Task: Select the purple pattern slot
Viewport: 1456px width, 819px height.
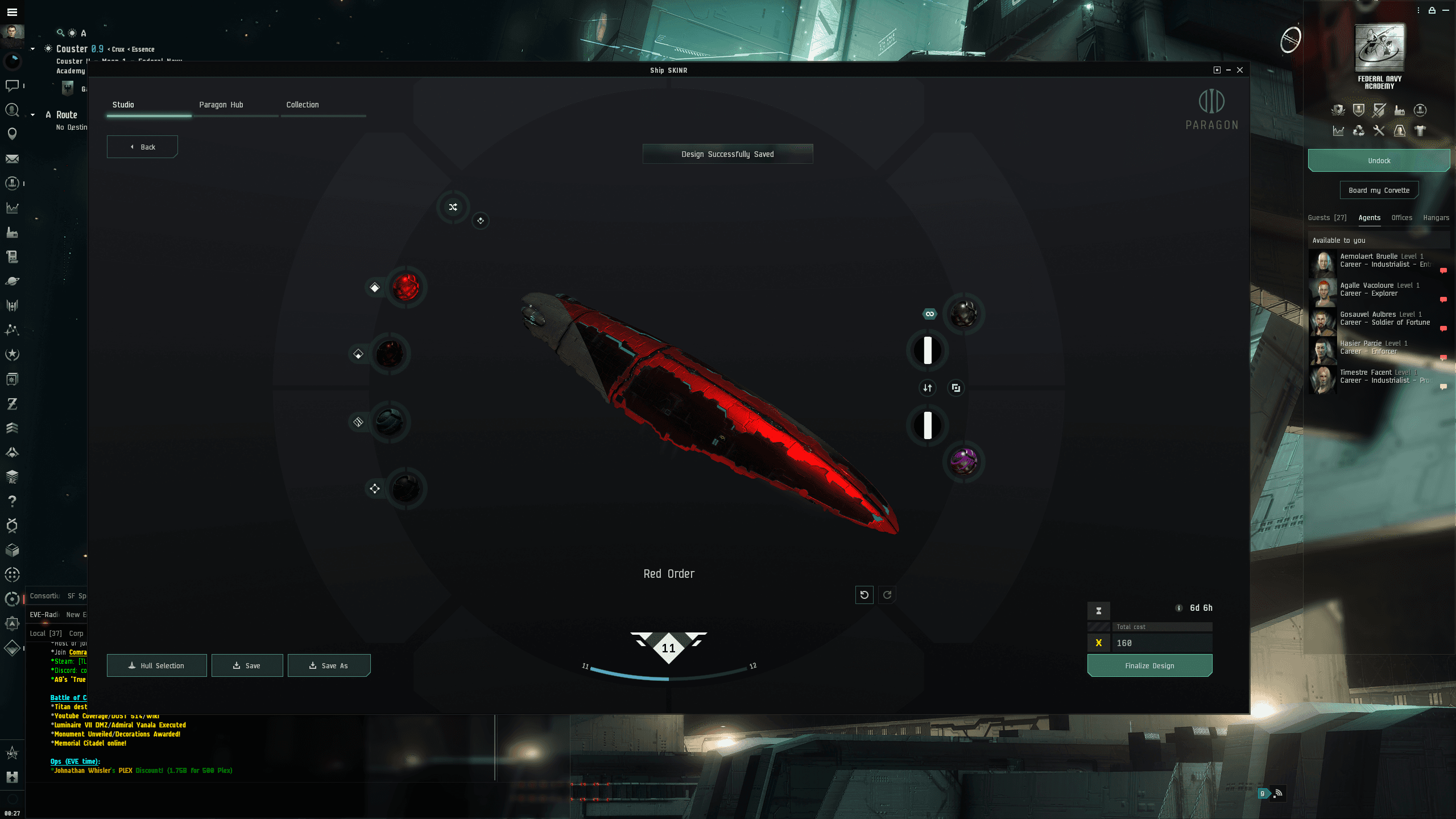Action: point(963,461)
